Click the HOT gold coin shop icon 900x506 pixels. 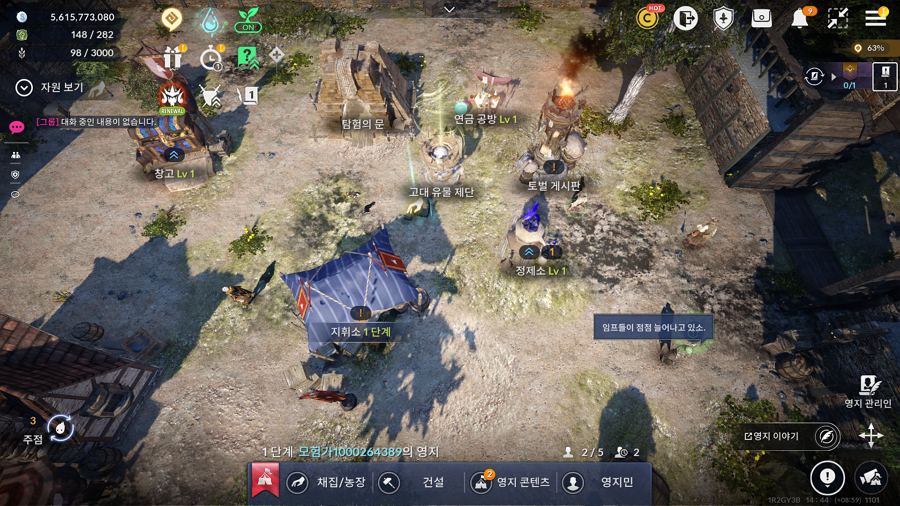point(648,18)
